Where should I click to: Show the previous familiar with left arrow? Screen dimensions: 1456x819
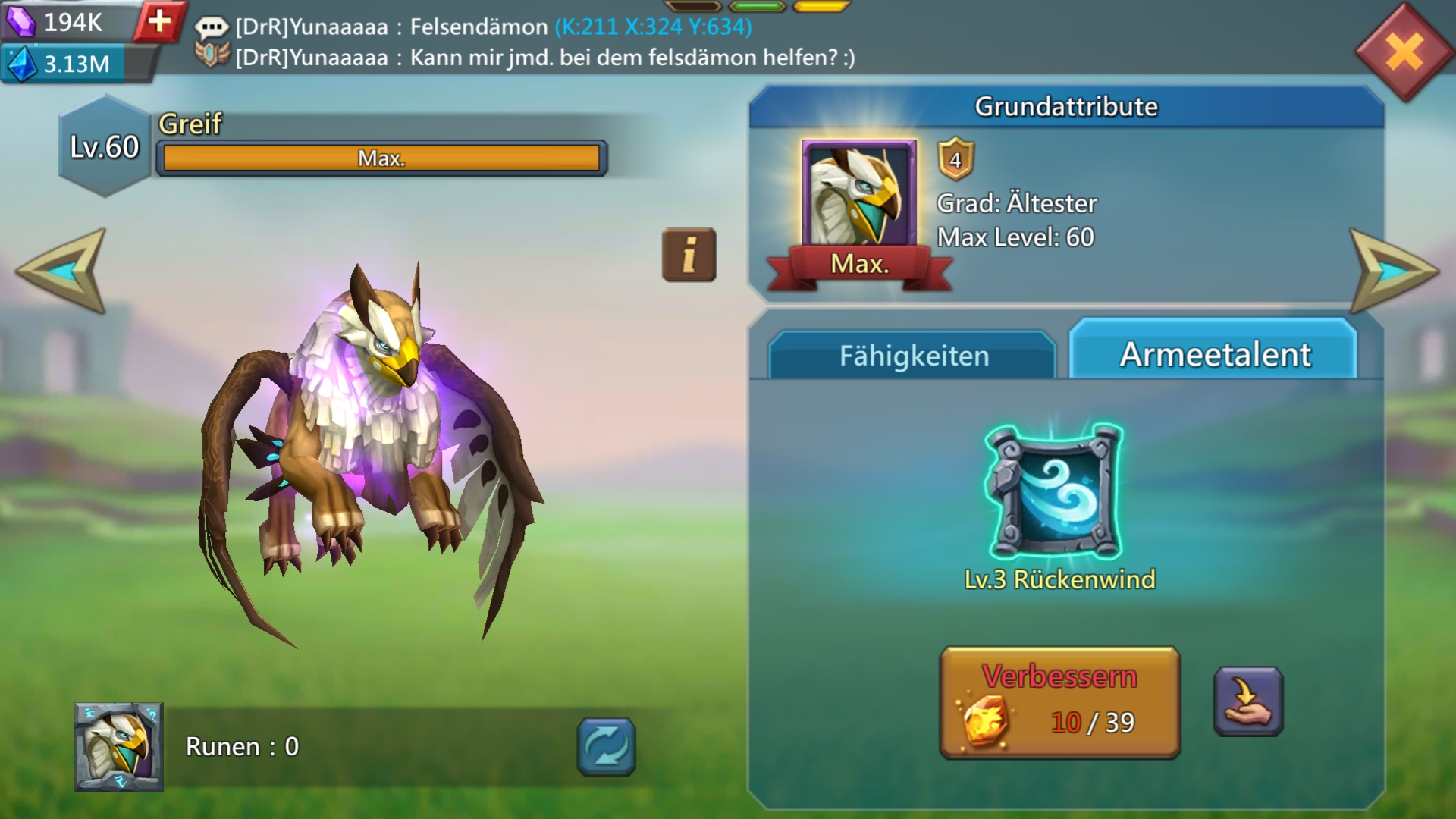tap(62, 271)
